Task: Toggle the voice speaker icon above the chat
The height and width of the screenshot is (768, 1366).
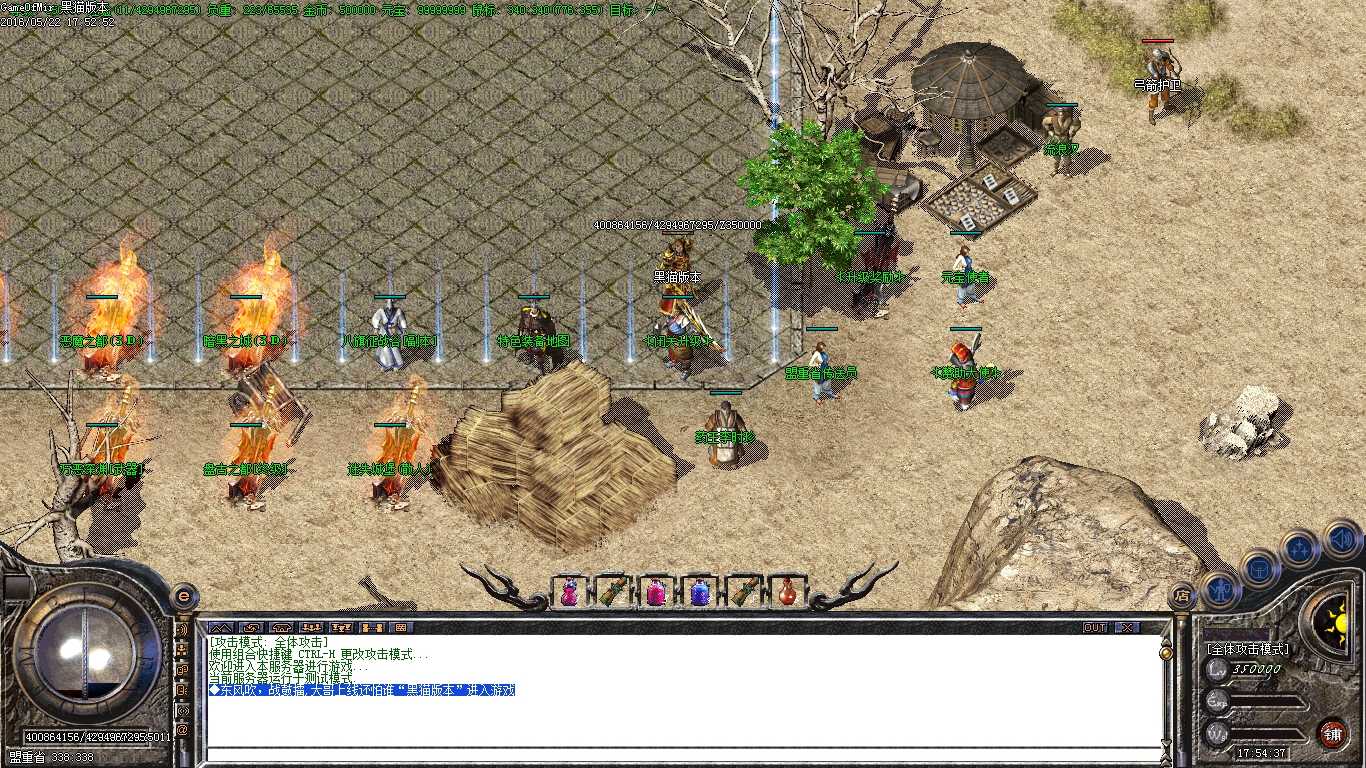Action: (x=182, y=631)
